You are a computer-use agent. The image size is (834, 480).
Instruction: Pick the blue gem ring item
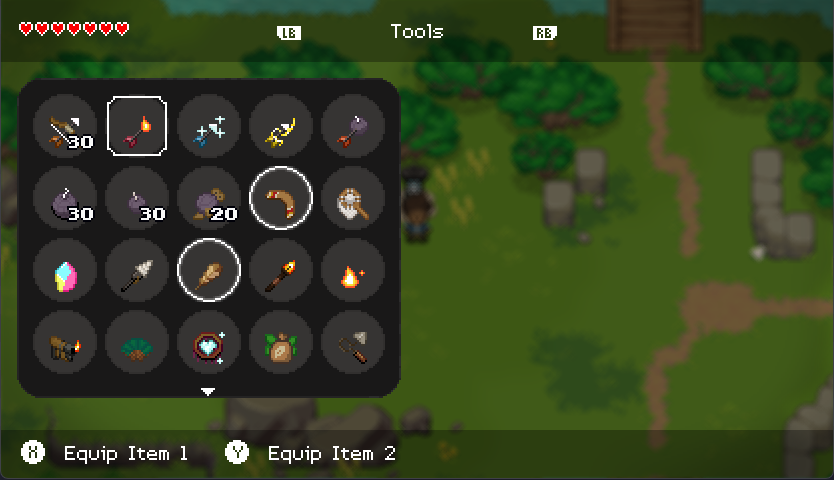tap(209, 343)
